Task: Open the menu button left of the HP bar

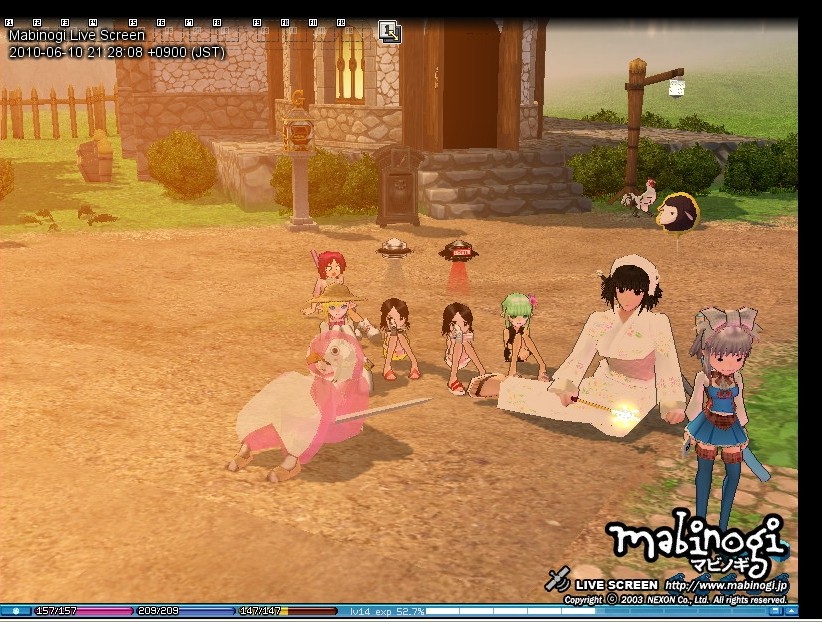Action: point(16,610)
